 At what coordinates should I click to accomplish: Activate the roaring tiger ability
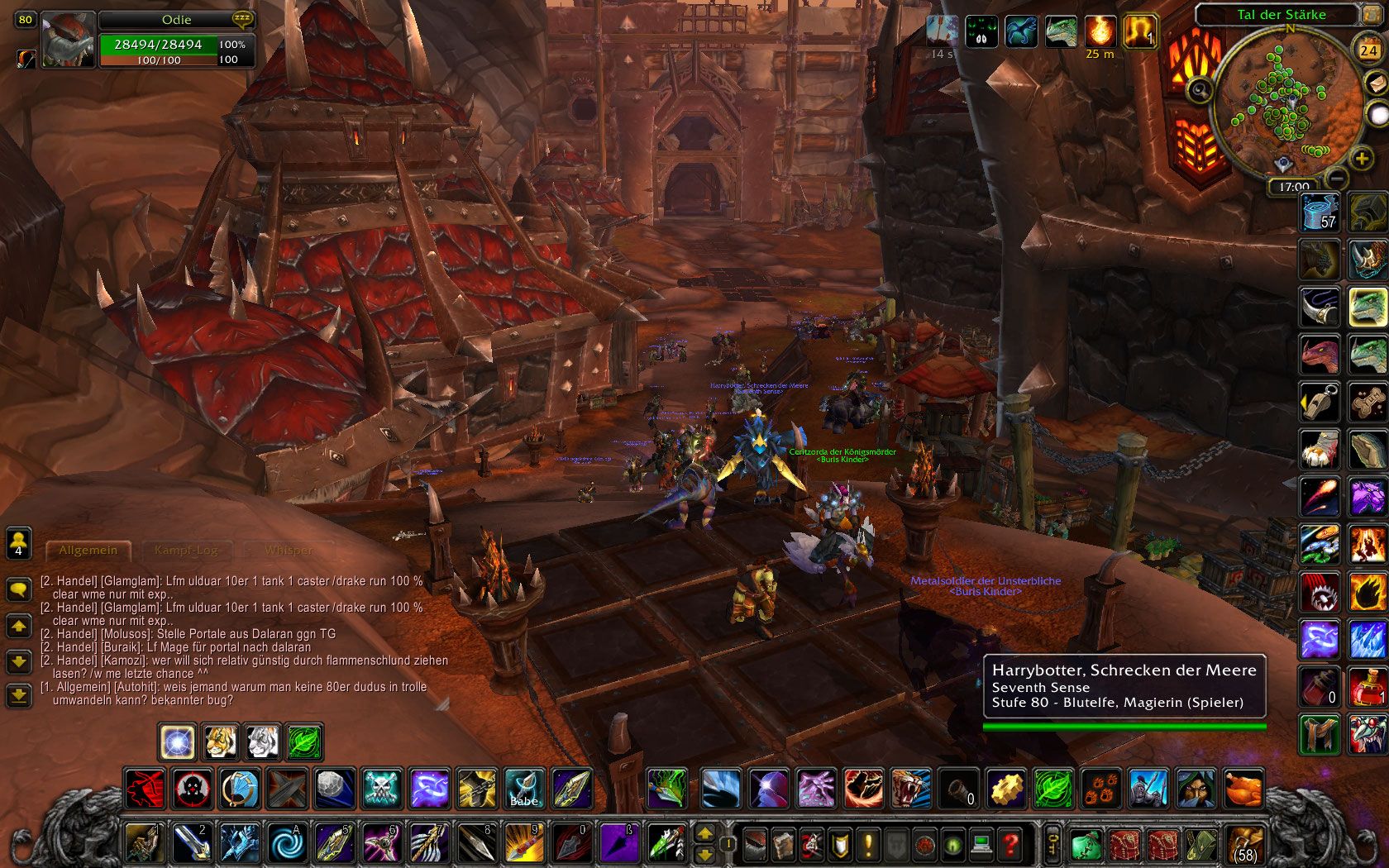click(x=911, y=789)
